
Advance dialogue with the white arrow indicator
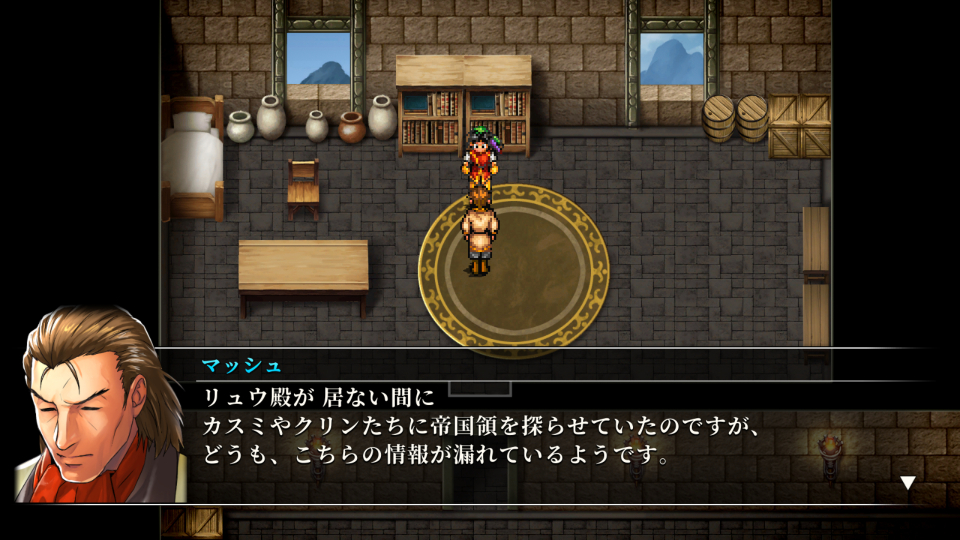(907, 483)
